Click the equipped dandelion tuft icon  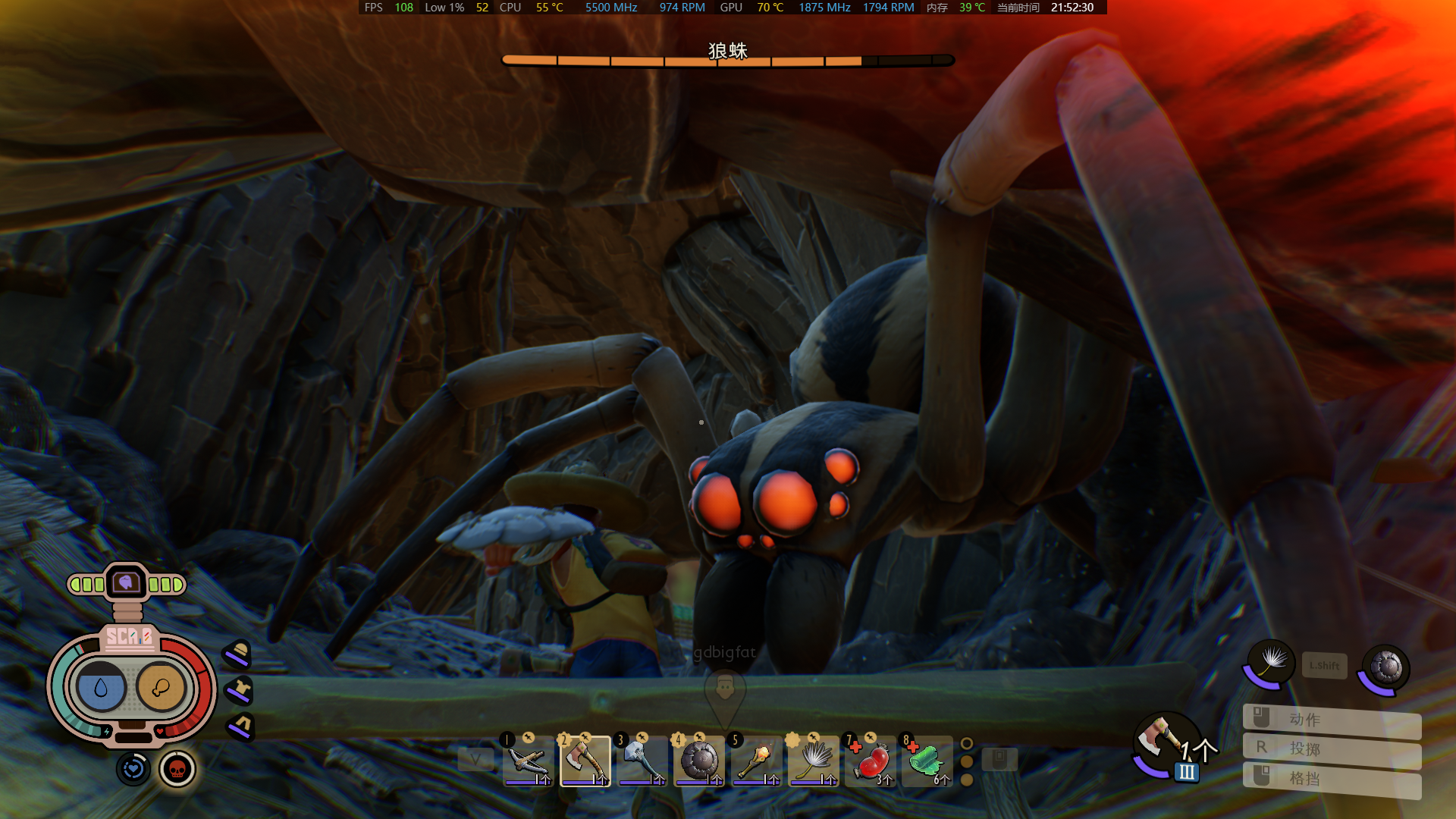(1270, 663)
